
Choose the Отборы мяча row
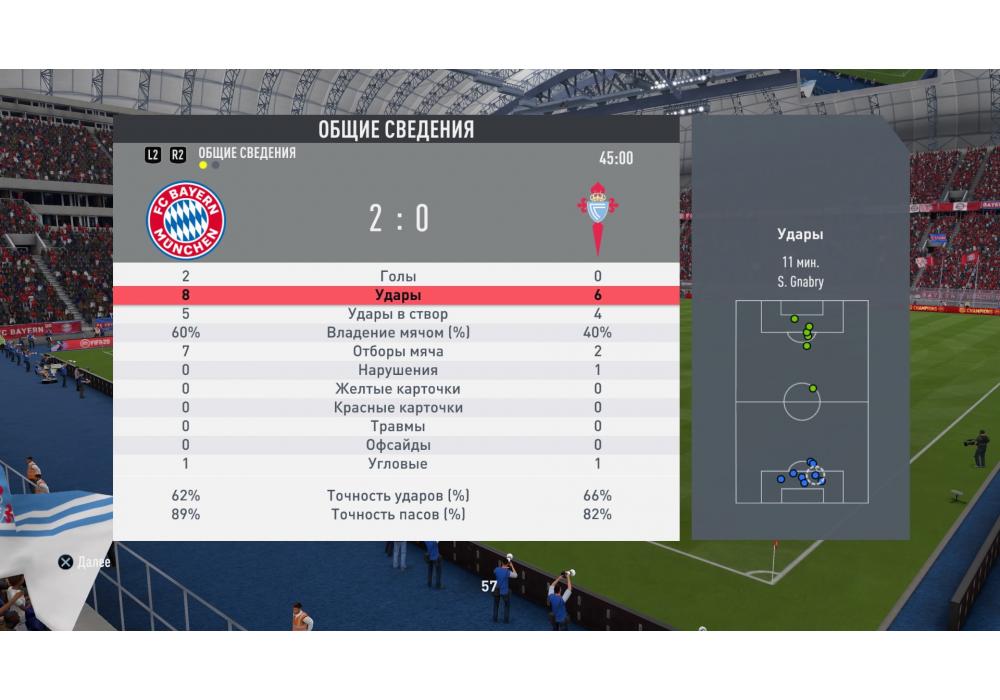398,352
